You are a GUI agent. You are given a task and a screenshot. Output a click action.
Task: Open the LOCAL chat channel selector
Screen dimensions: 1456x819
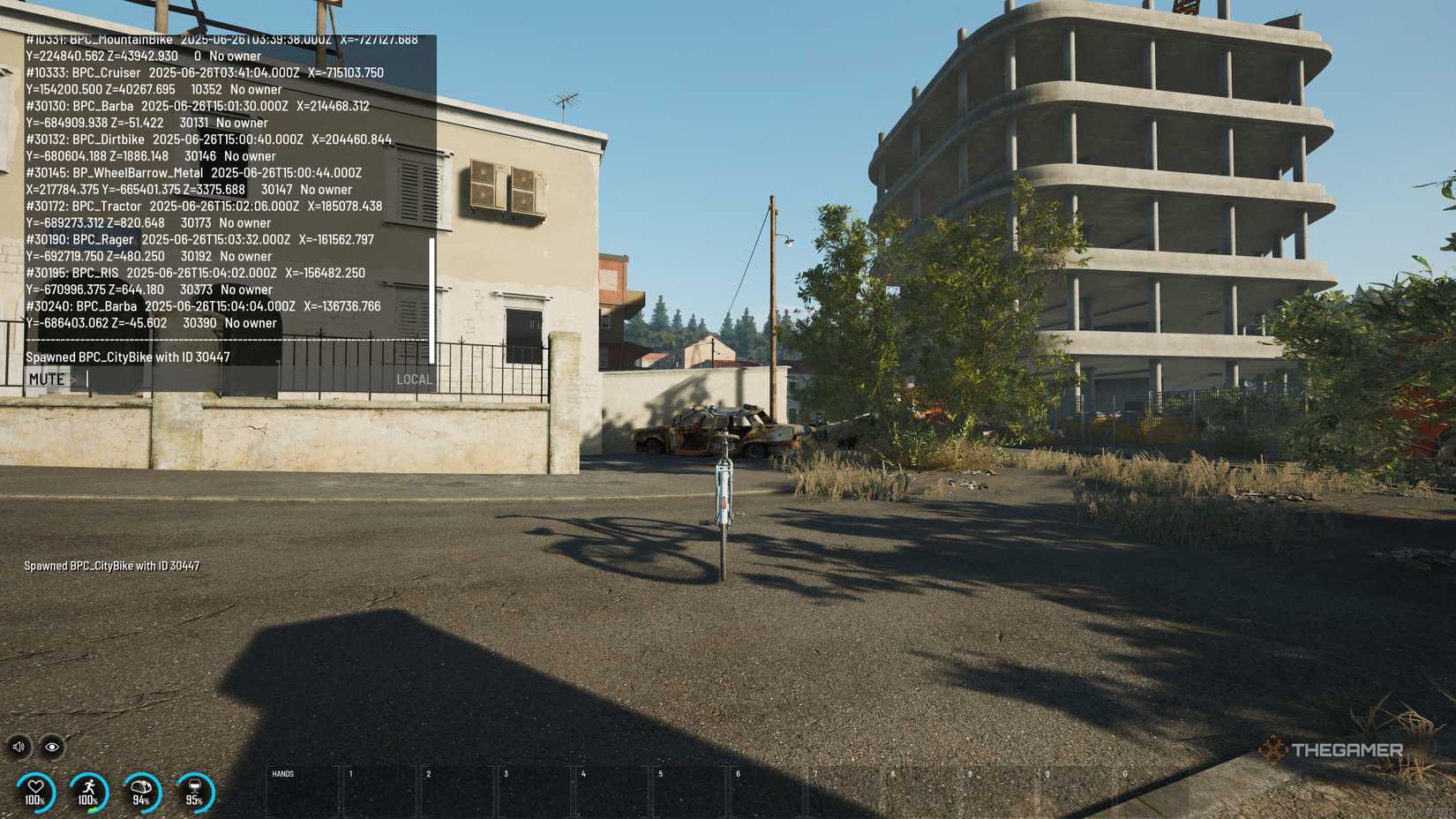[415, 379]
